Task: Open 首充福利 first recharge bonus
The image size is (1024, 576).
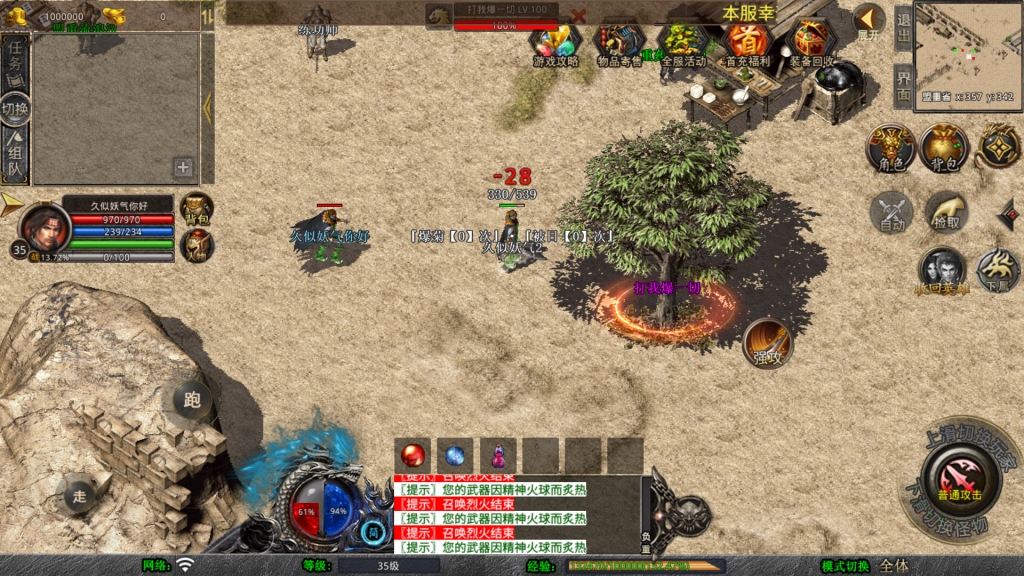Action: 747,44
